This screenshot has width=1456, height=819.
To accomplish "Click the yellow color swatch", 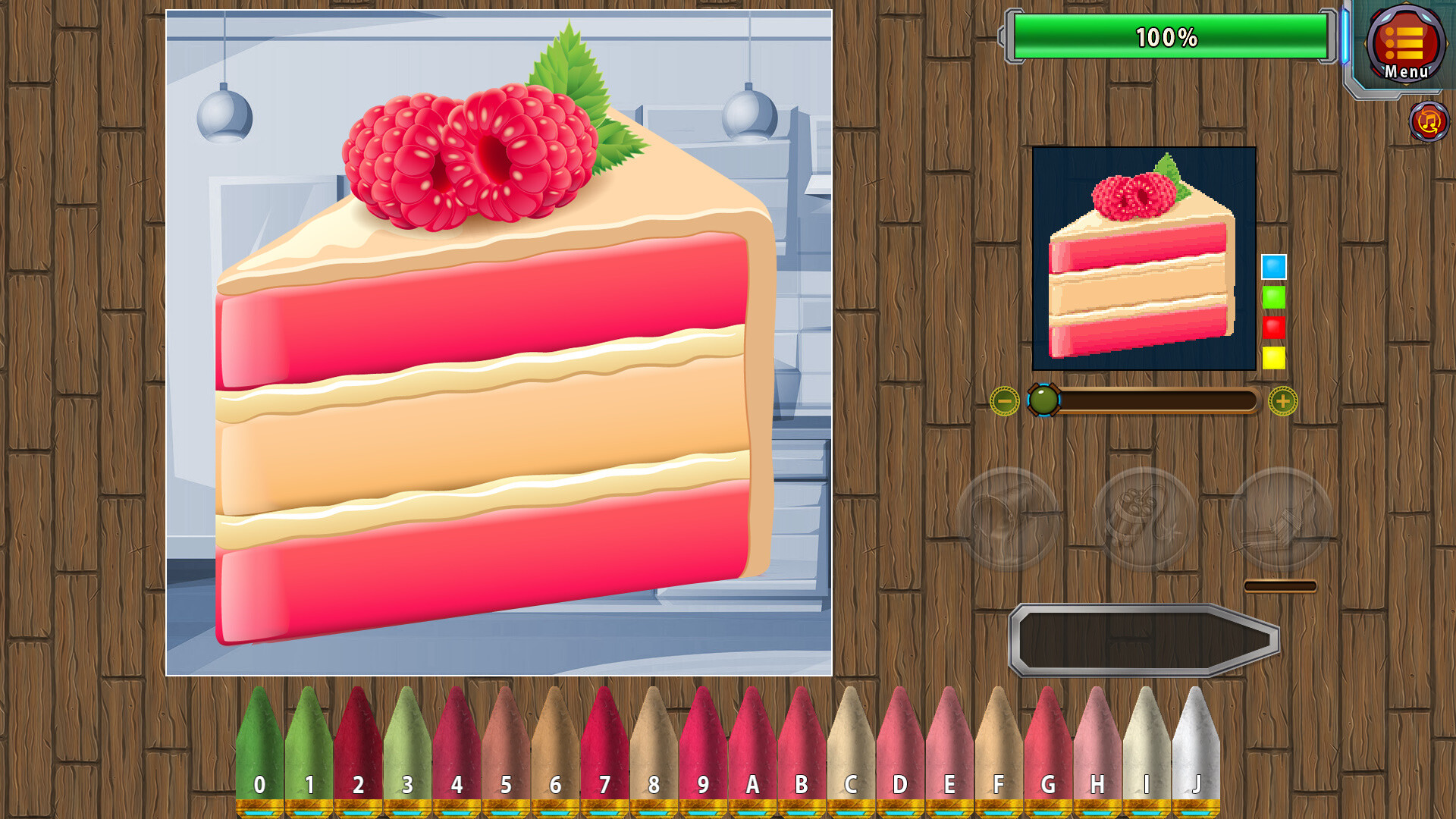I will tap(1273, 356).
